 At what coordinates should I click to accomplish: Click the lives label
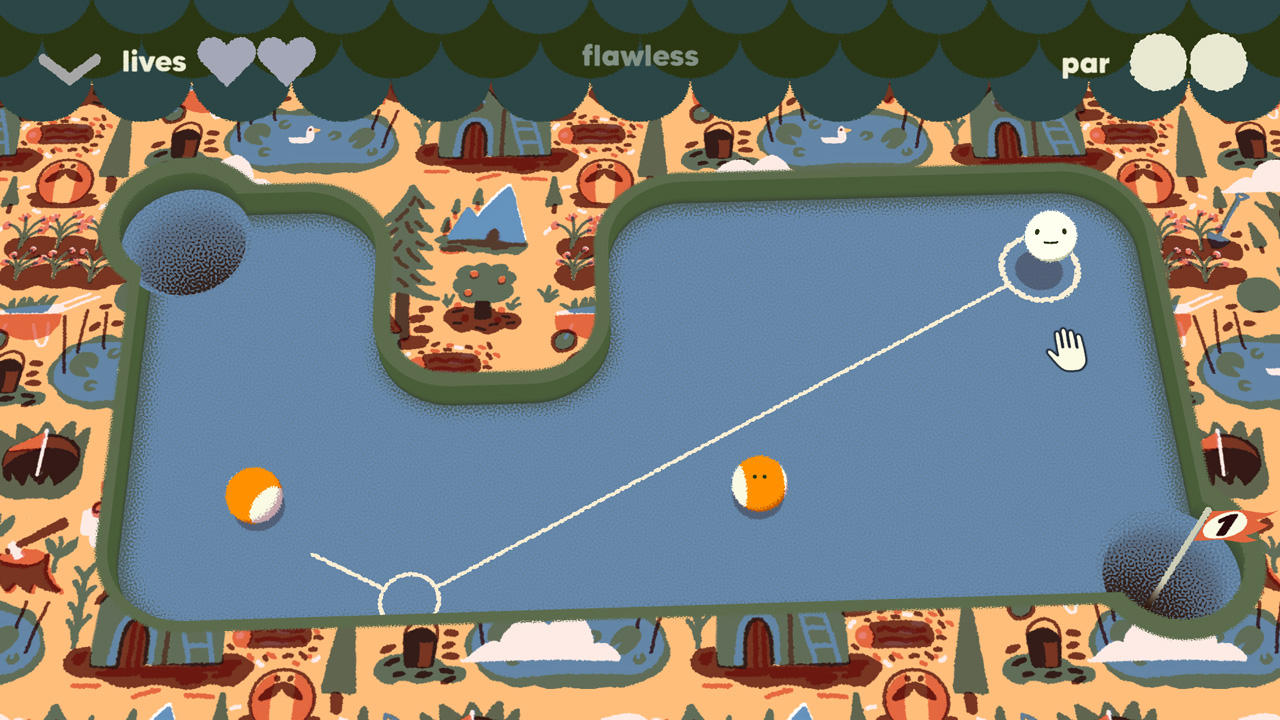[153, 61]
